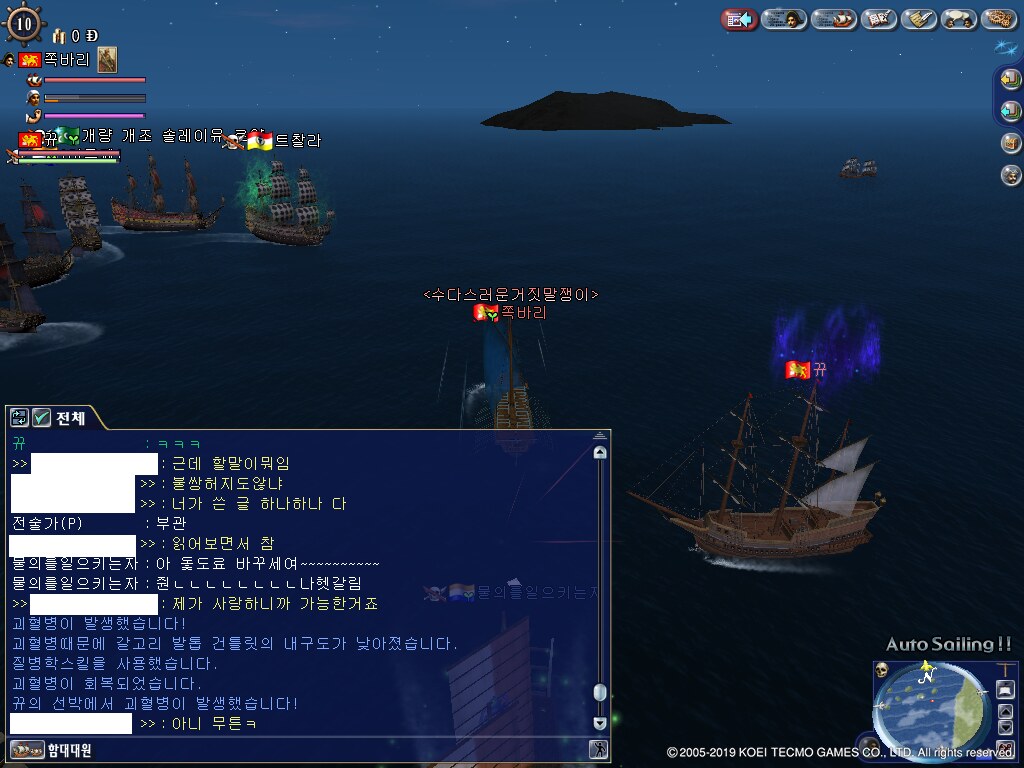
Task: Select the 전체 chat tab
Action: (x=70, y=418)
